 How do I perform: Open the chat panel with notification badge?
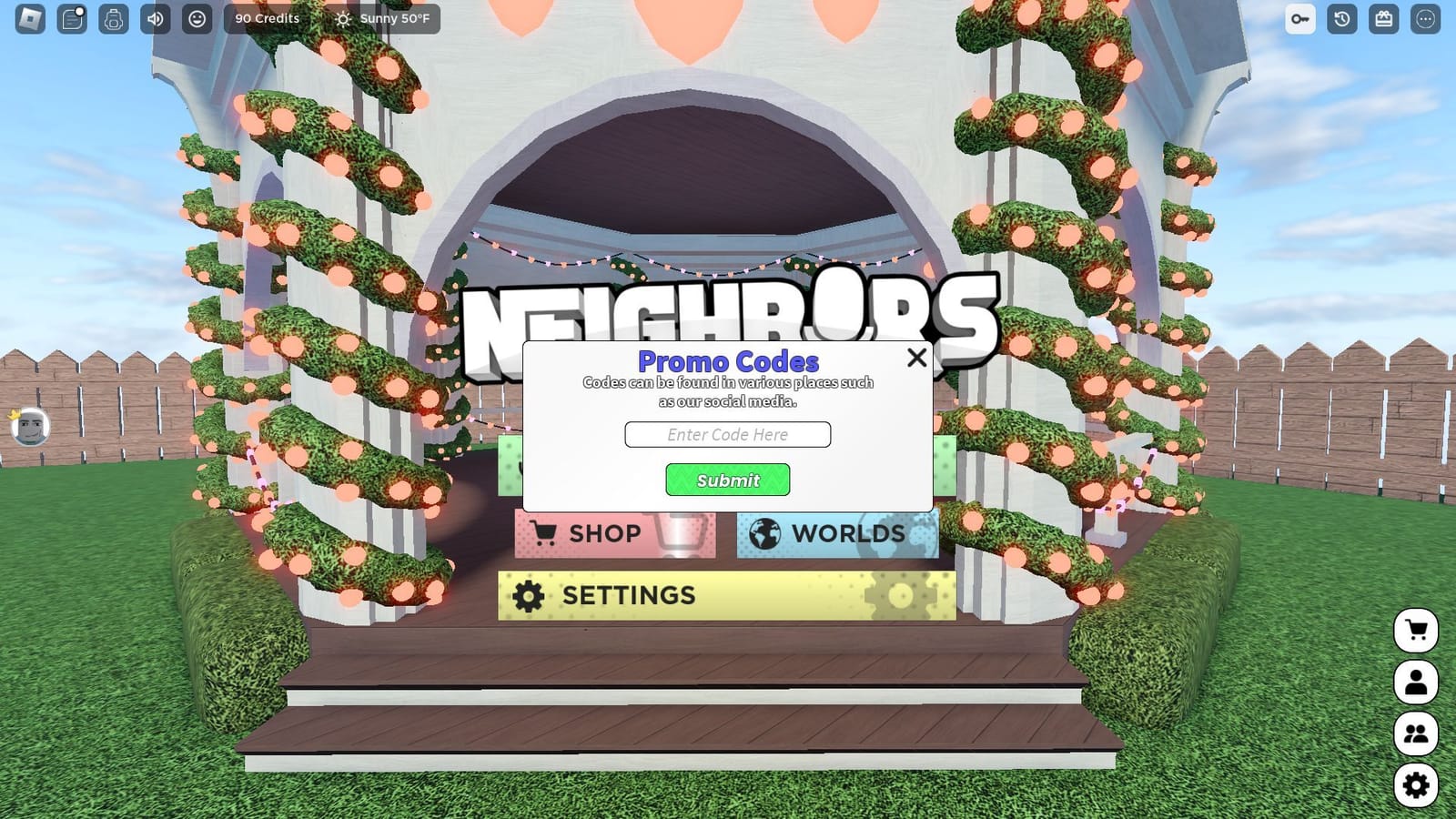pos(71,18)
